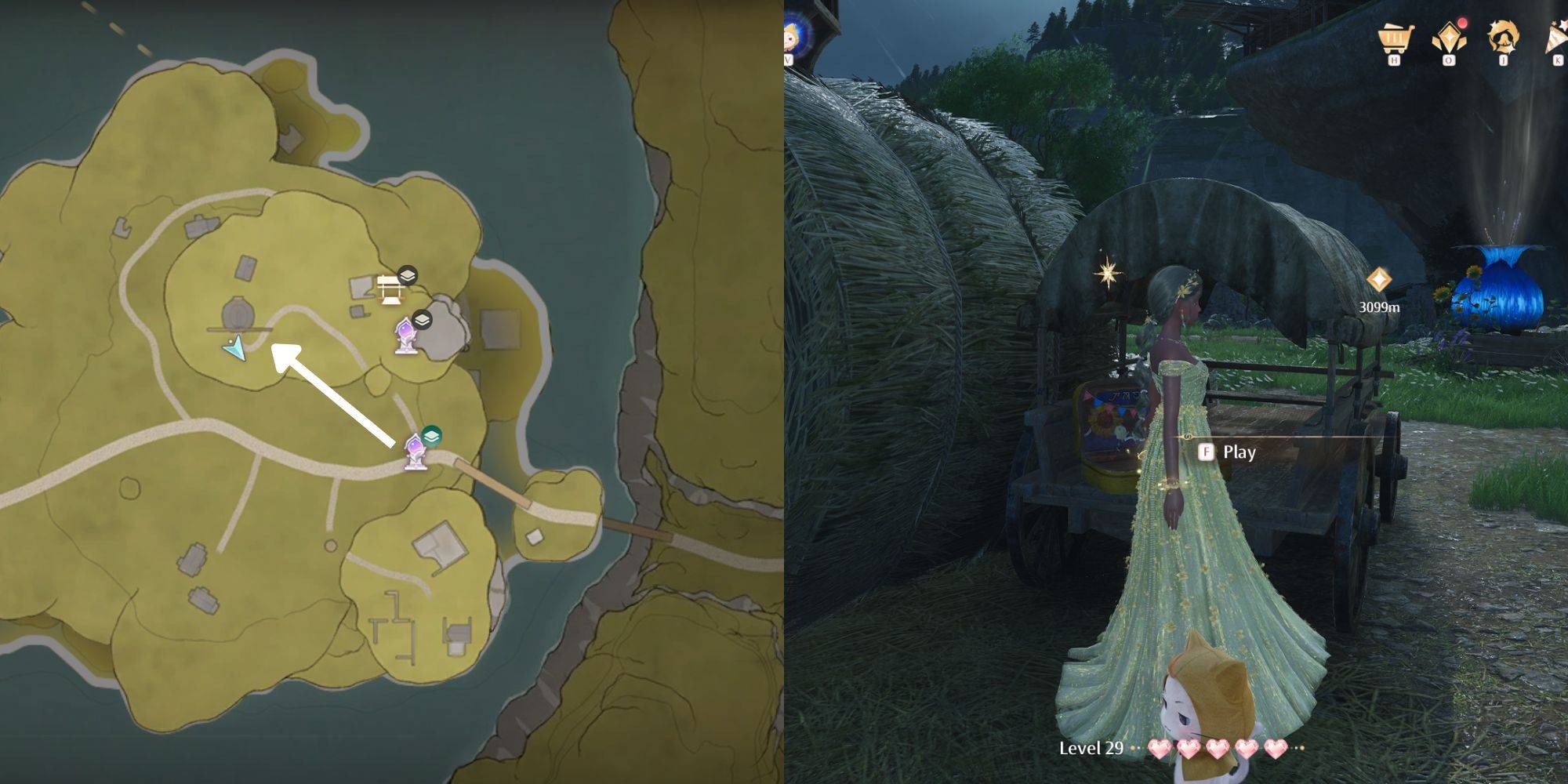The width and height of the screenshot is (1568, 784).
Task: Open the golden character head icon
Action: coord(1503,38)
